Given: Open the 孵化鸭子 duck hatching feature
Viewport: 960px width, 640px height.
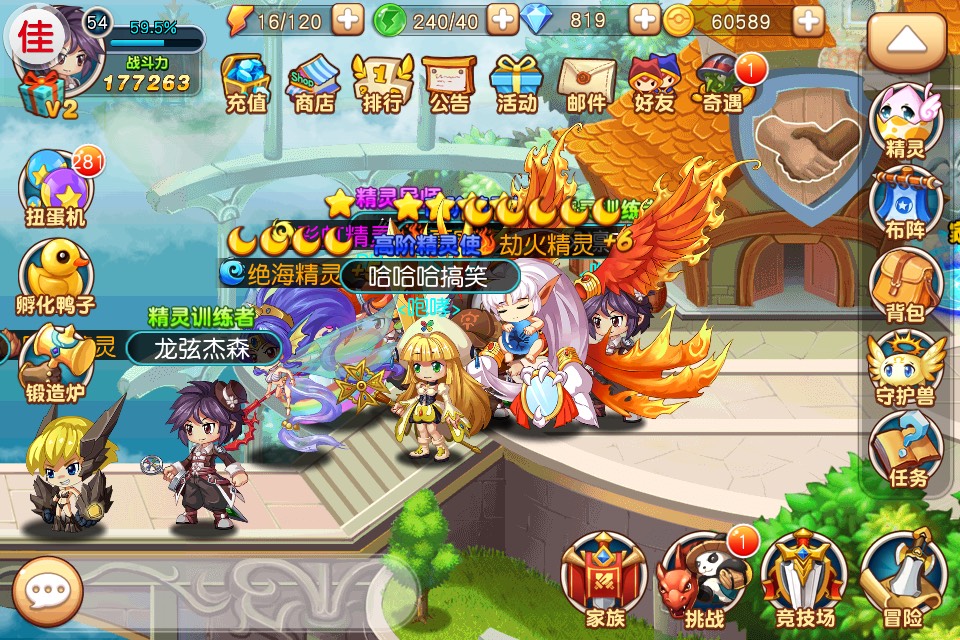Looking at the screenshot, I should click(x=56, y=278).
